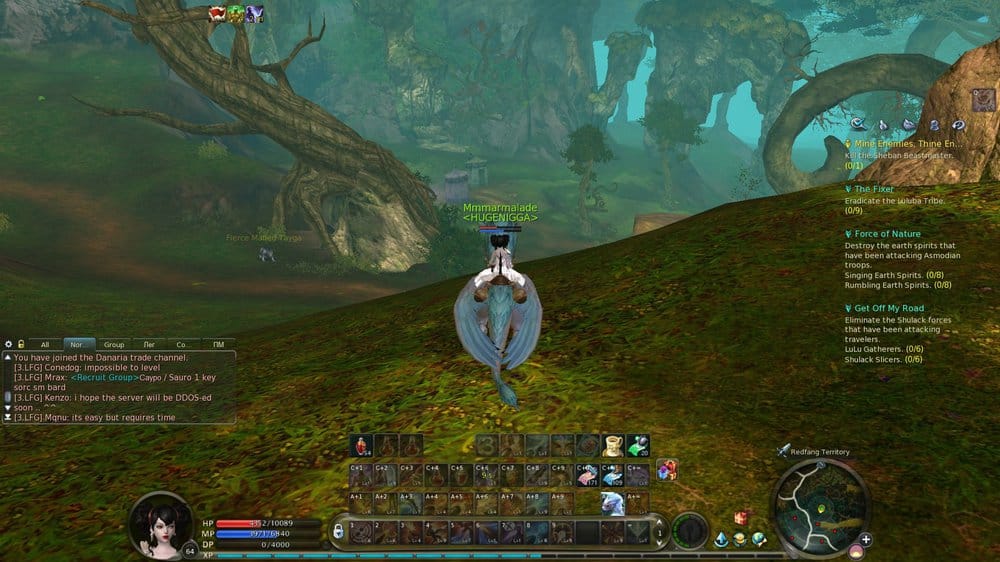Toggle the hotbar padlock
The image size is (1000, 562).
click(338, 531)
